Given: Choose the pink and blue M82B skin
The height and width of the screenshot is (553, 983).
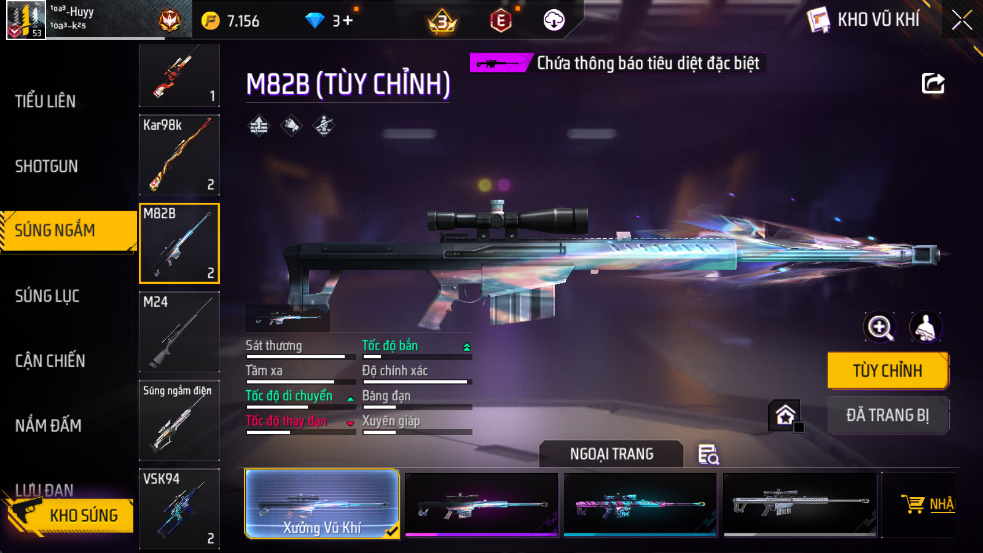Looking at the screenshot, I should click(x=640, y=505).
